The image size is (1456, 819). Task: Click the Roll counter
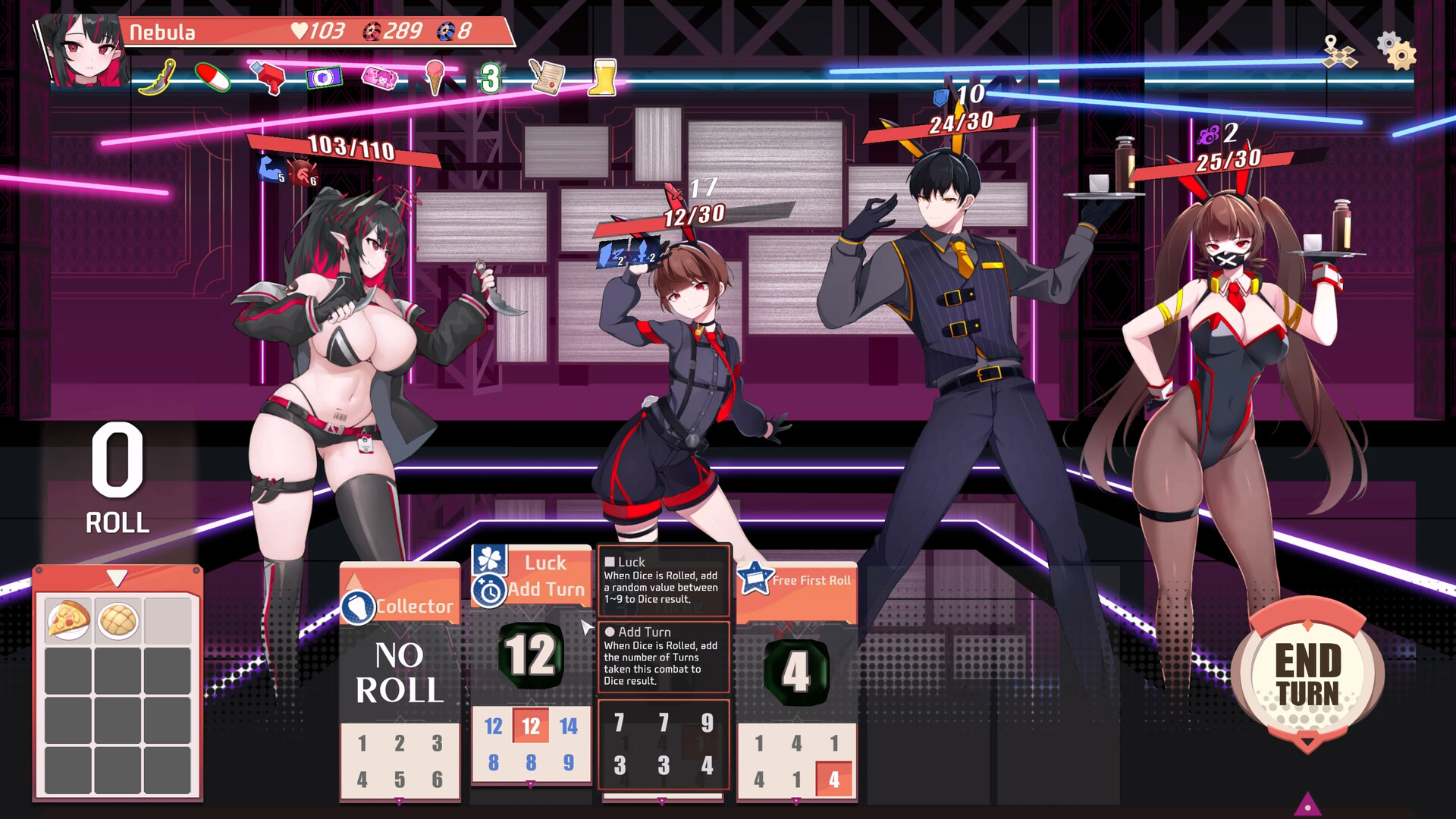pyautogui.click(x=117, y=478)
